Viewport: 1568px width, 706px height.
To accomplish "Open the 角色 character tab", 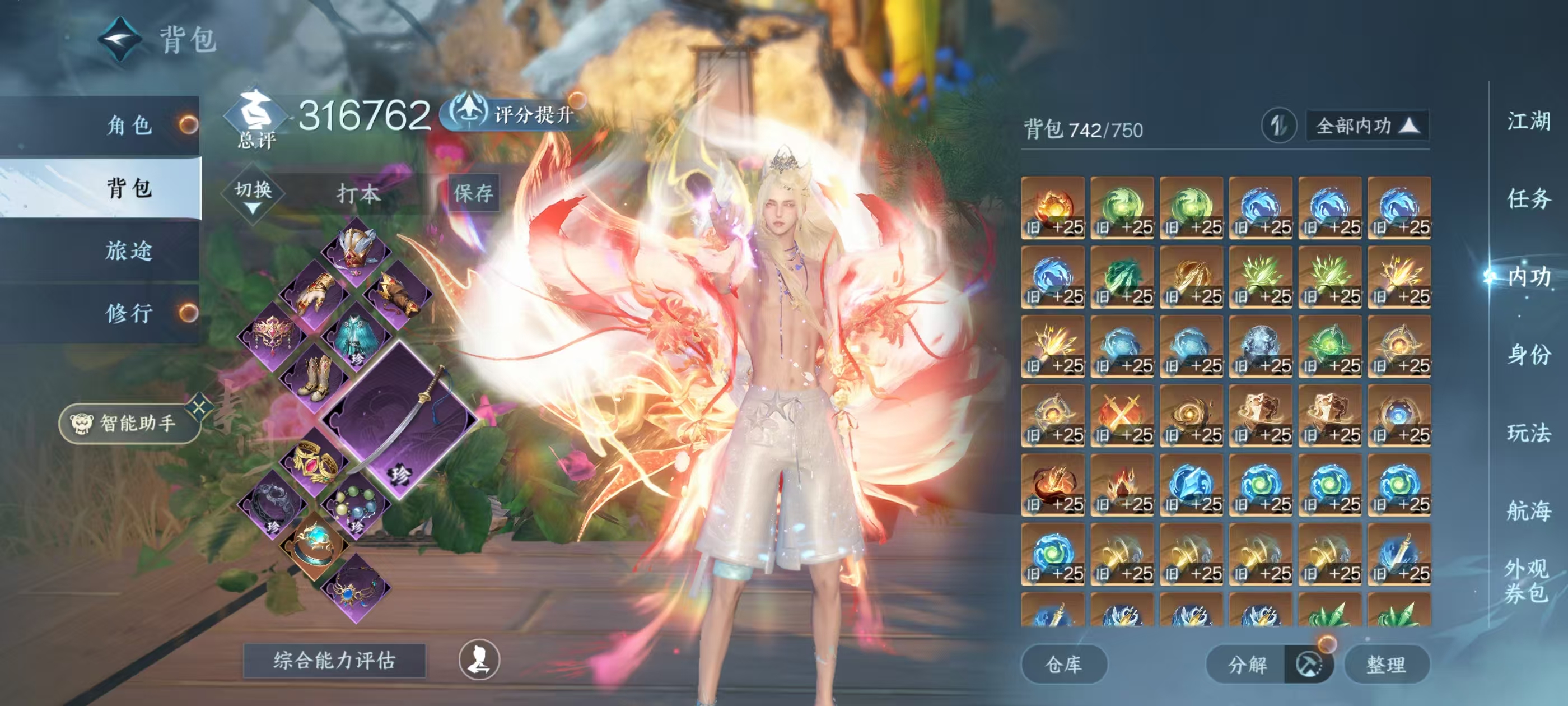I will (x=128, y=125).
